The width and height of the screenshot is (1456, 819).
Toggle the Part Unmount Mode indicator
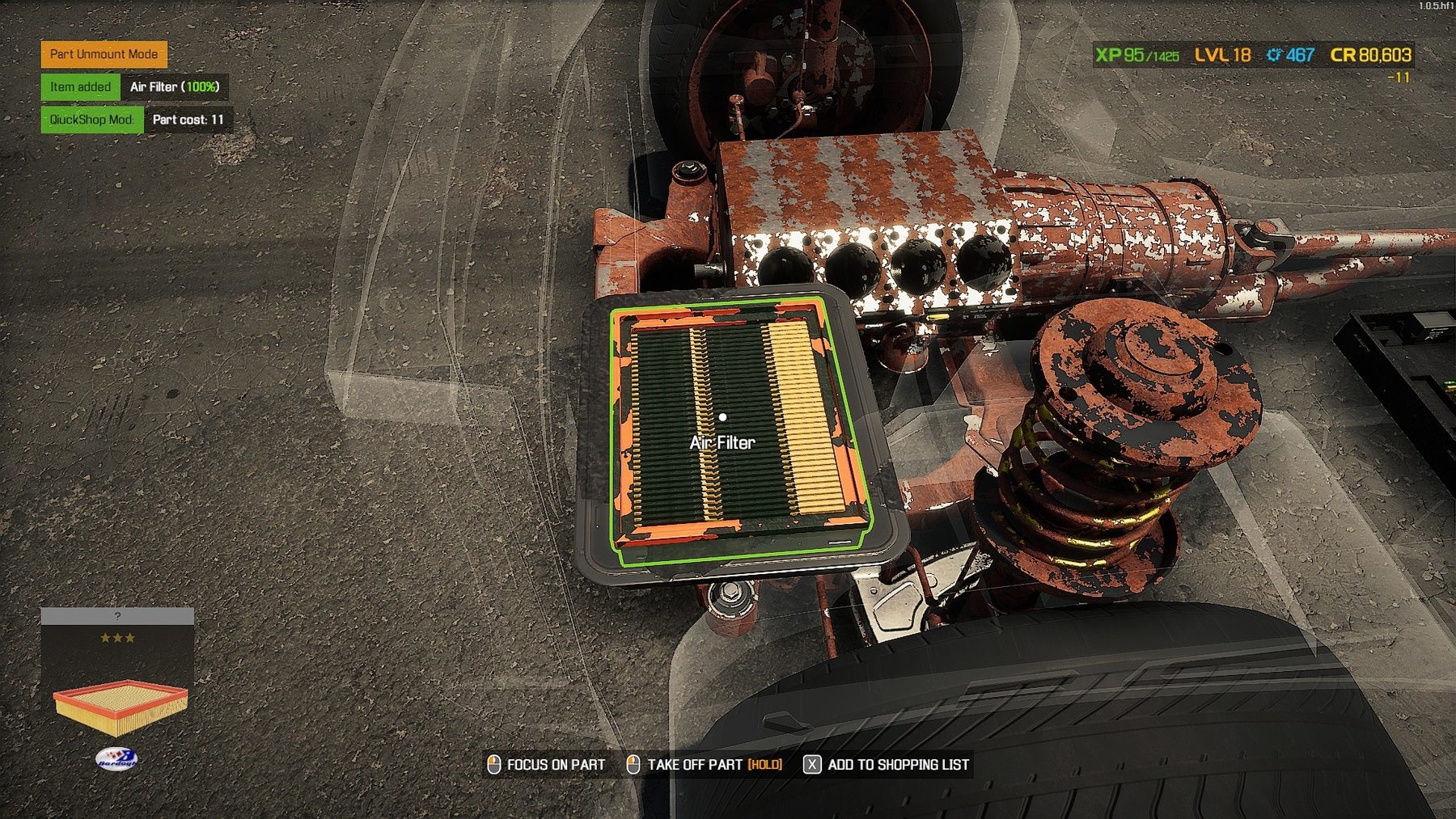coord(104,56)
